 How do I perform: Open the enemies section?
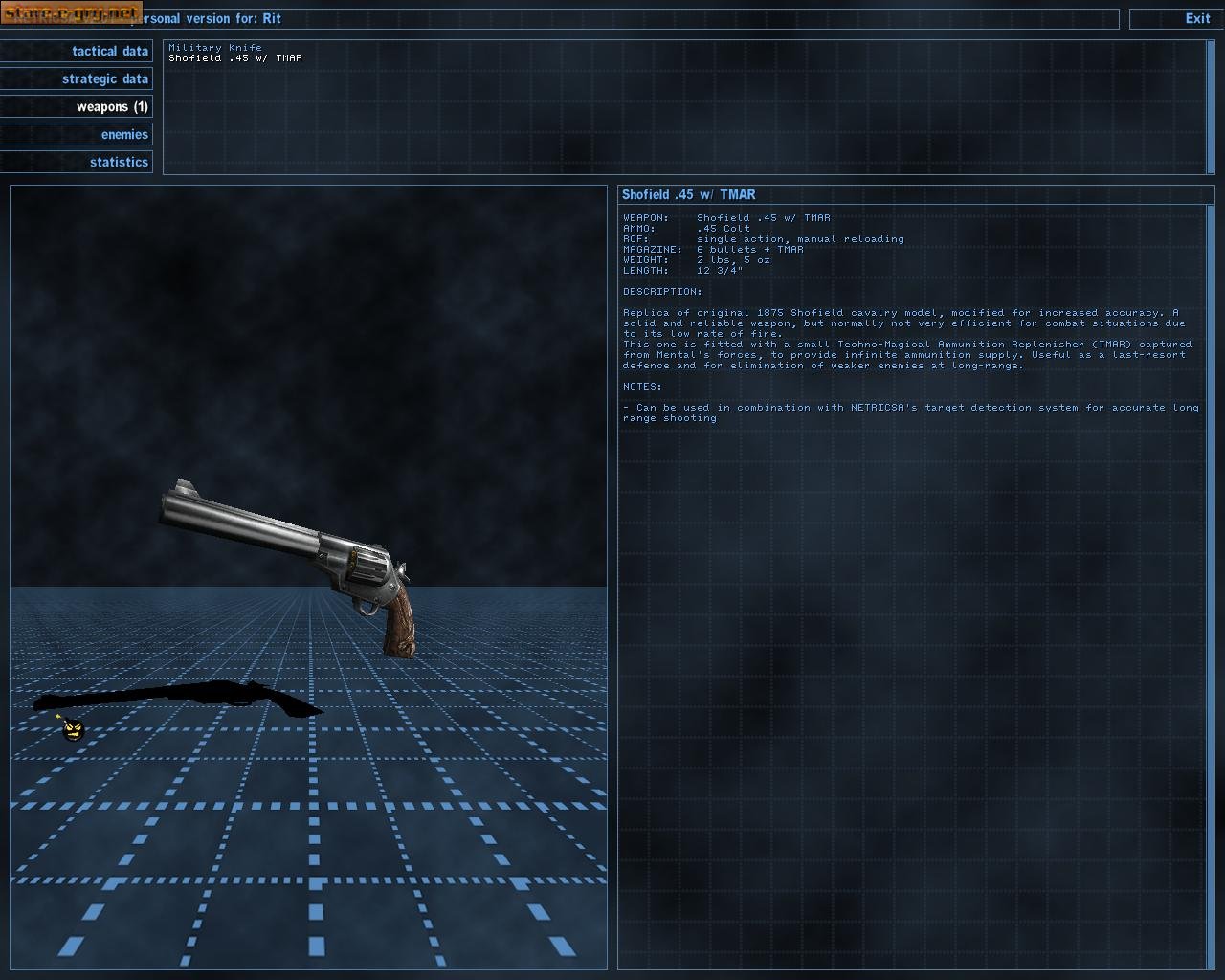click(x=122, y=134)
